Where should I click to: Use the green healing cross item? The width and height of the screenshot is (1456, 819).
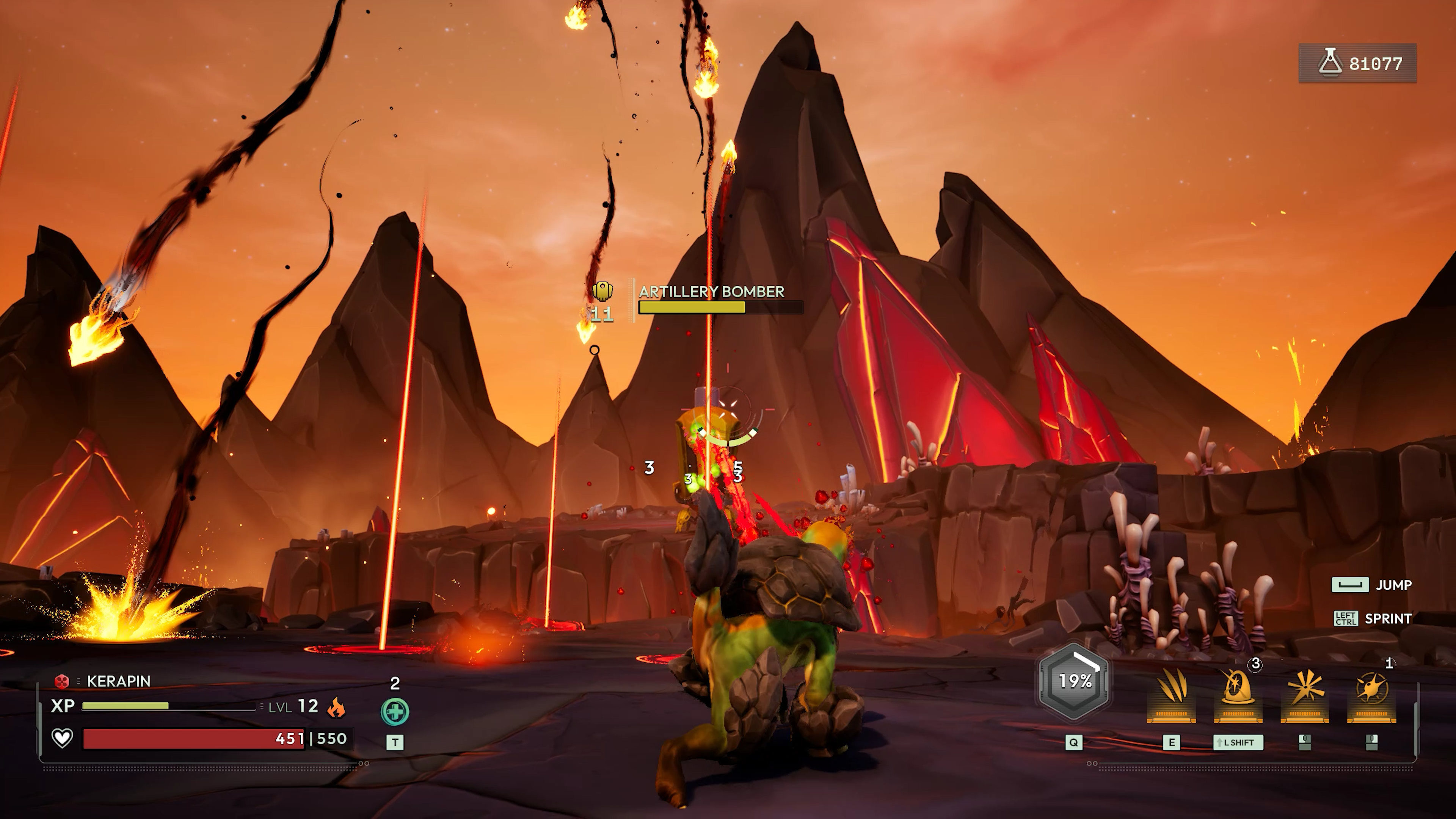coord(394,712)
